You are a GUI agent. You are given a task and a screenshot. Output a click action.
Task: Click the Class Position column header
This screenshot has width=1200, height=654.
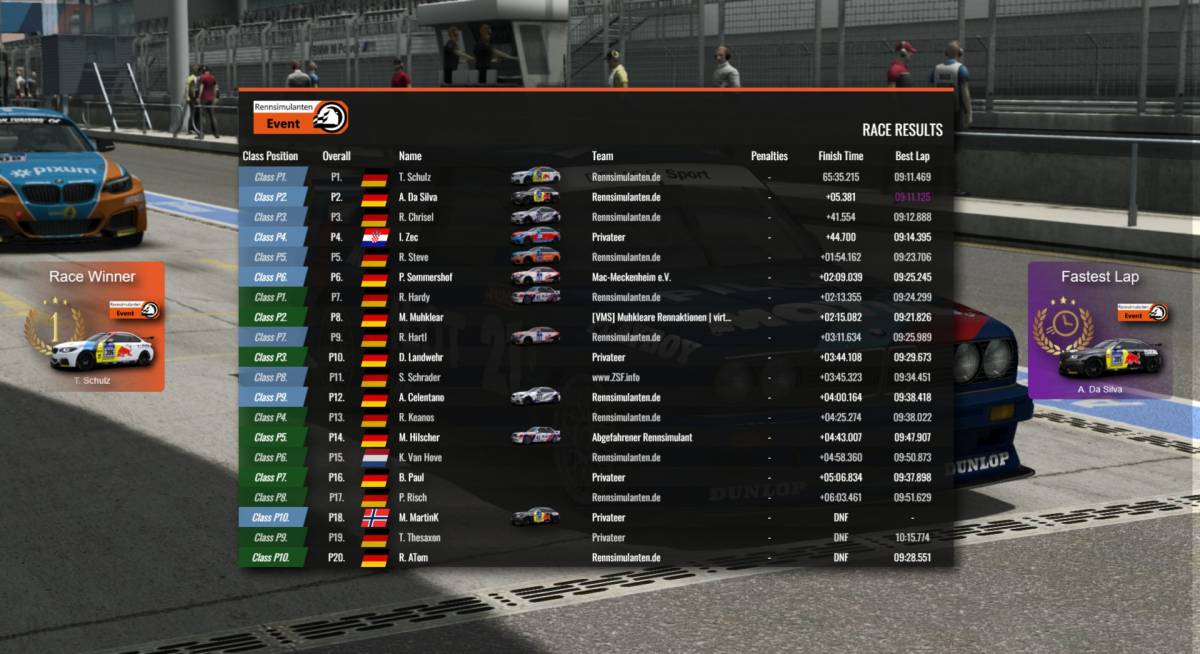(x=270, y=156)
